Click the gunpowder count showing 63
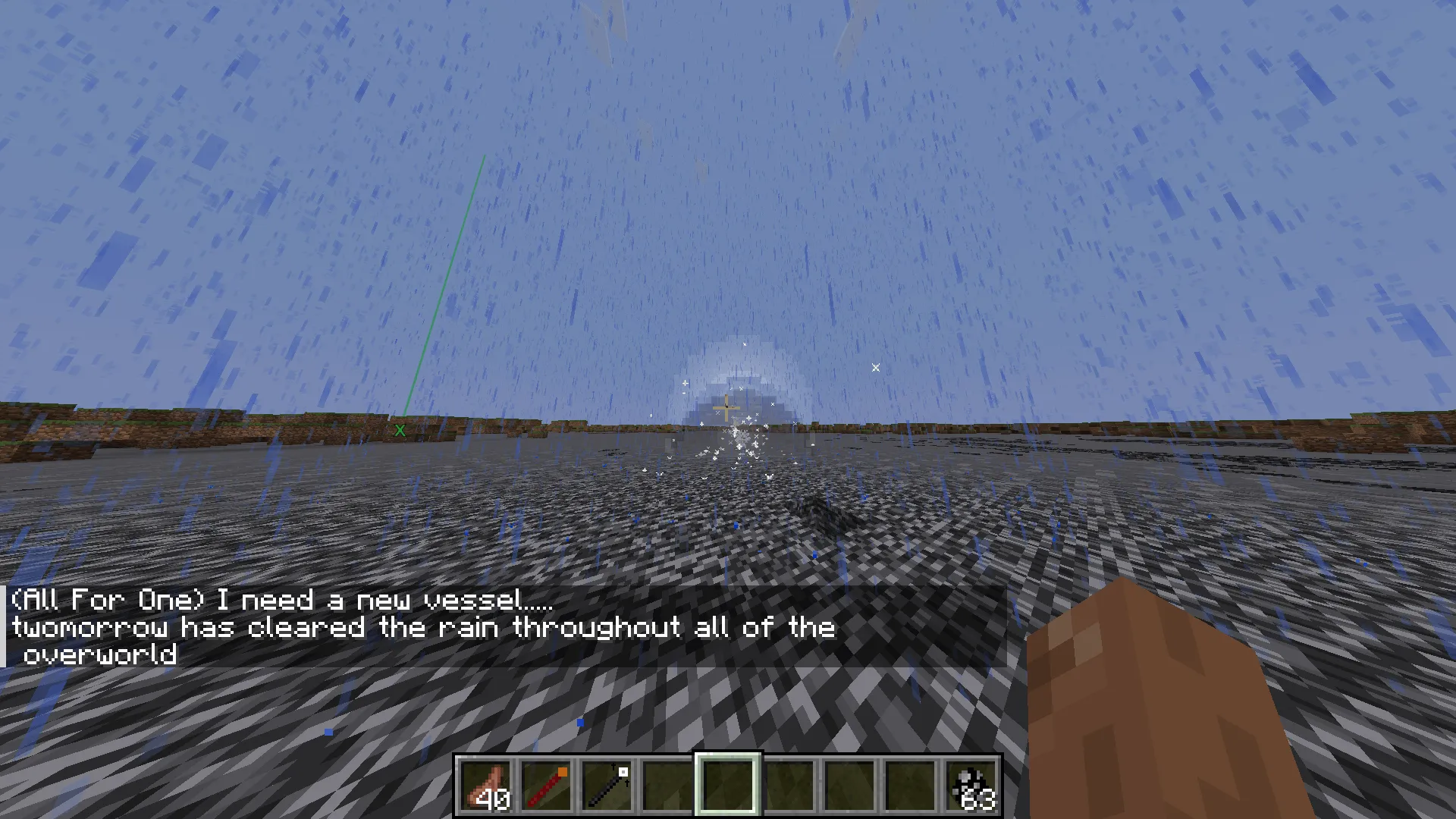This screenshot has height=819, width=1456. point(978,798)
